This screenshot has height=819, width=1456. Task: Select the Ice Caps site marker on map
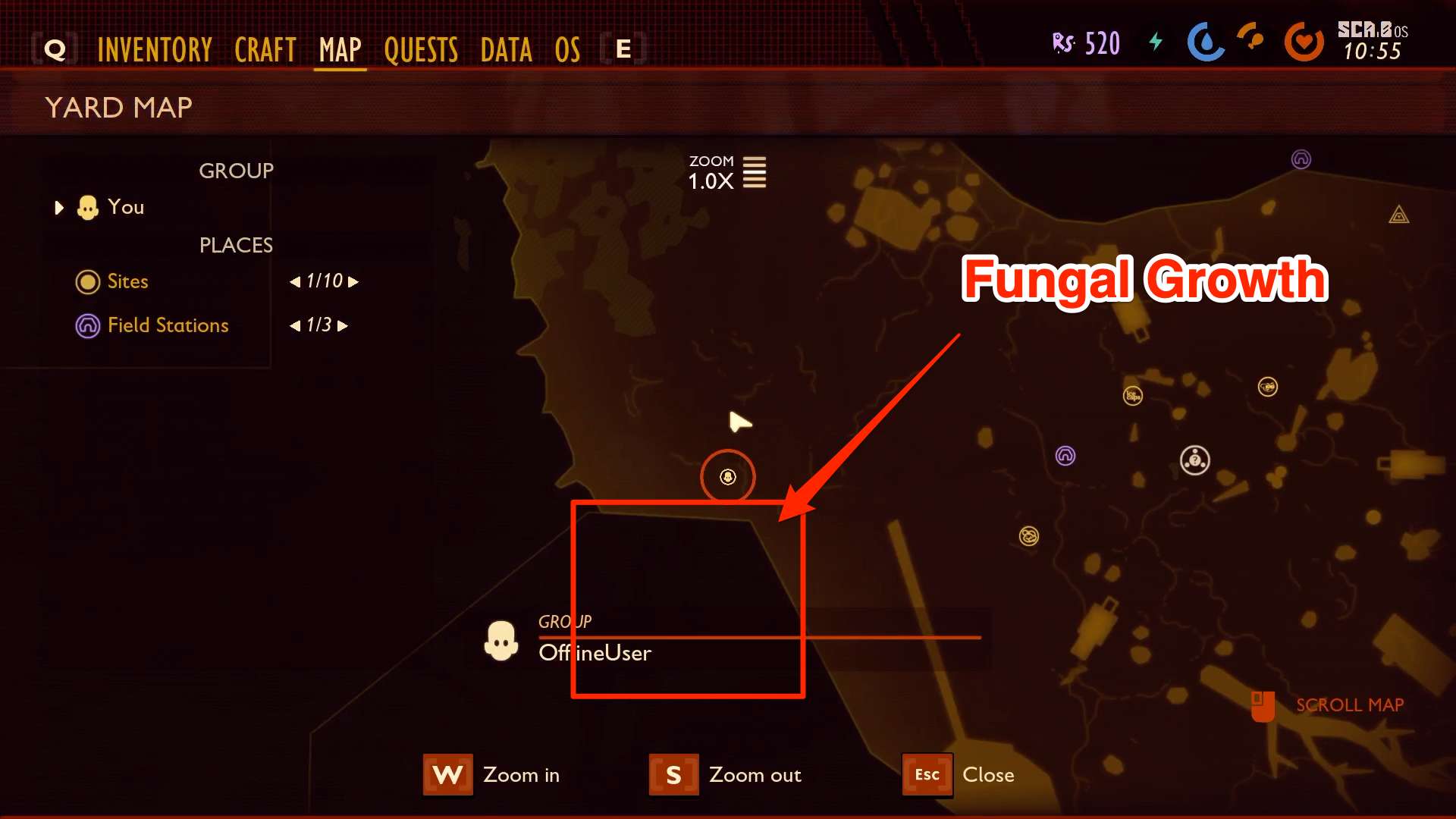click(1134, 395)
